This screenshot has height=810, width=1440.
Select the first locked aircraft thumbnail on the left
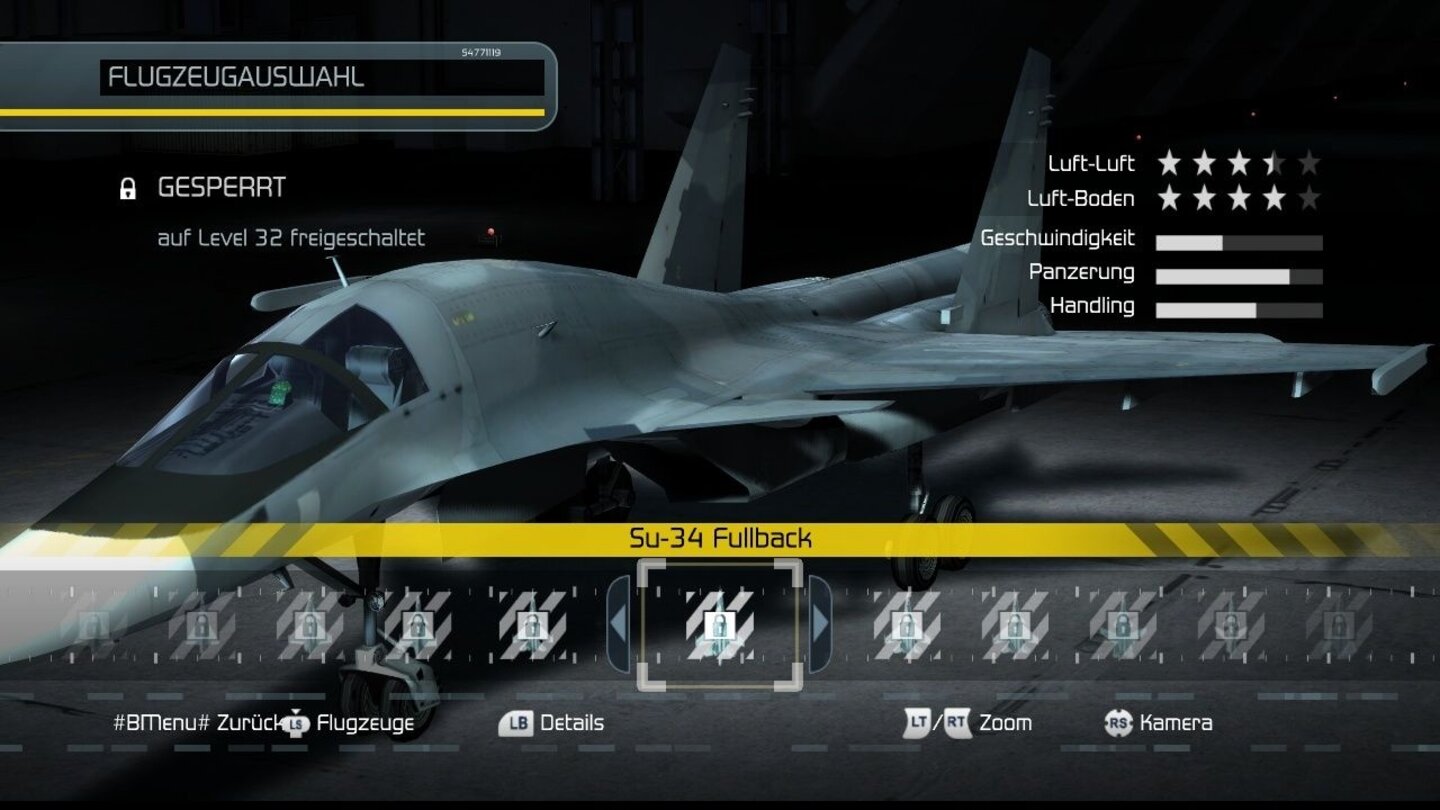click(x=95, y=625)
